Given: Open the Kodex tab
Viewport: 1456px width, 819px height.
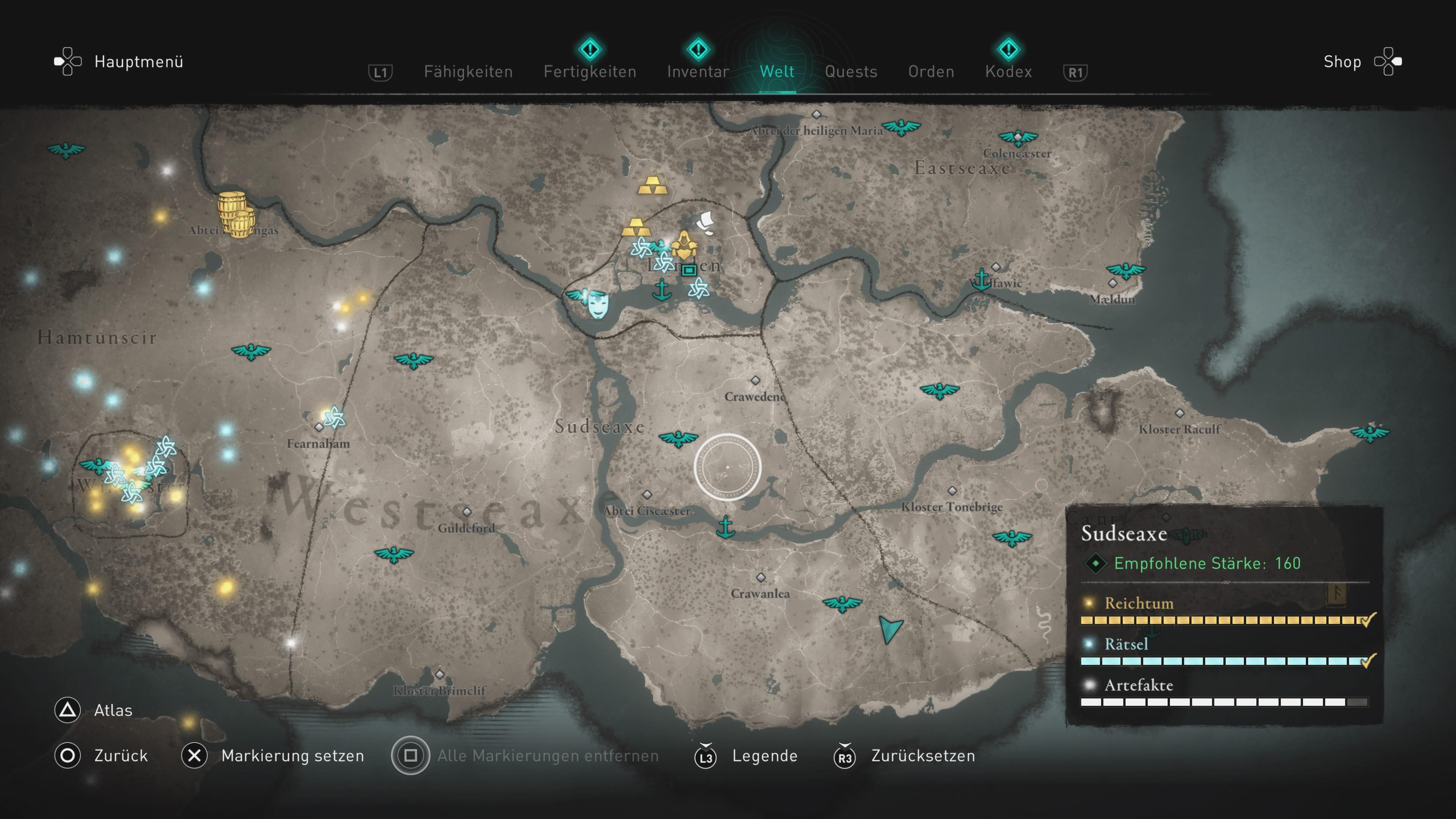Looking at the screenshot, I should pyautogui.click(x=1008, y=72).
